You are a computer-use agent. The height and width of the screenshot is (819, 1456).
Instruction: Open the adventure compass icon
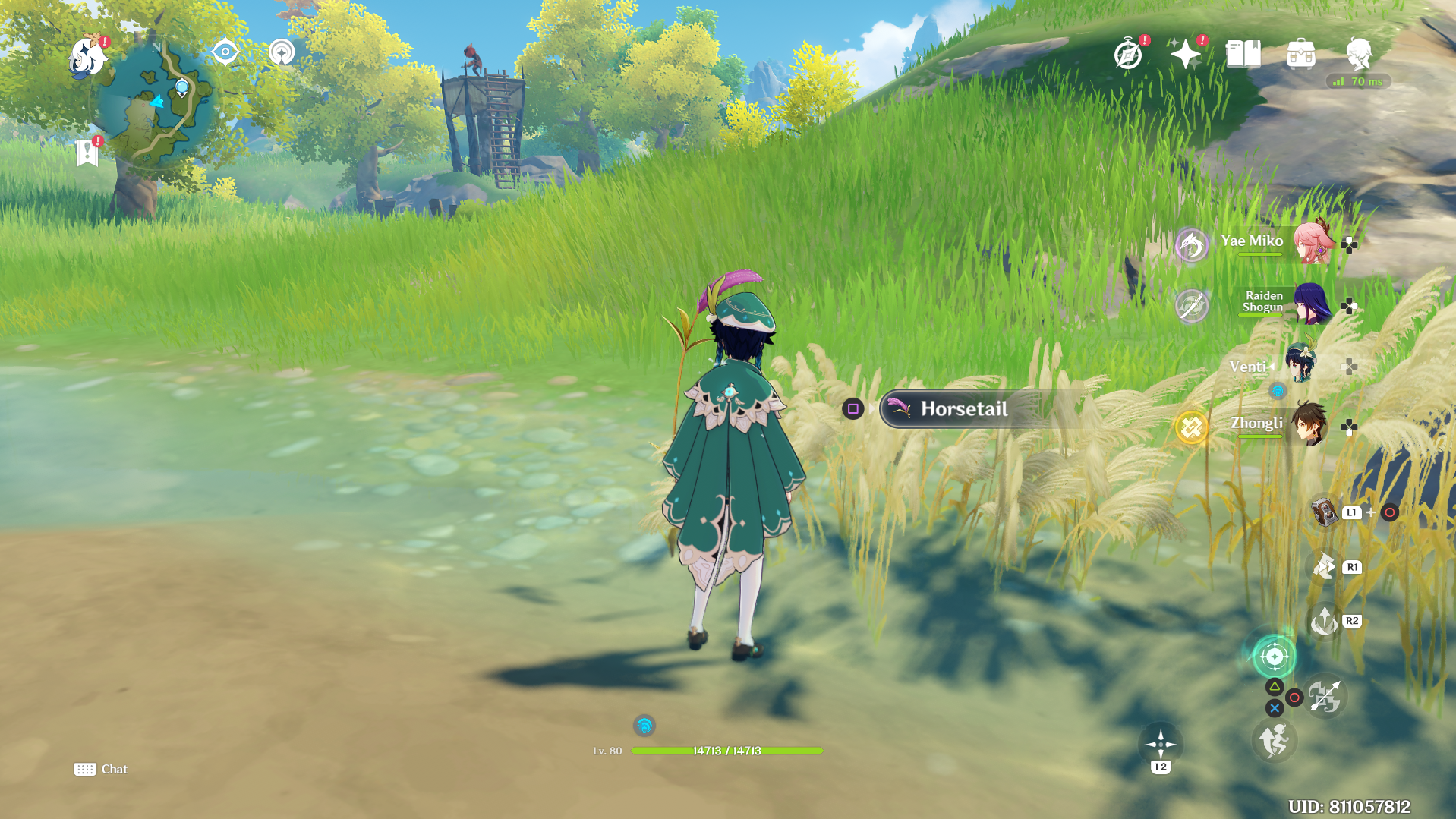(x=1128, y=55)
